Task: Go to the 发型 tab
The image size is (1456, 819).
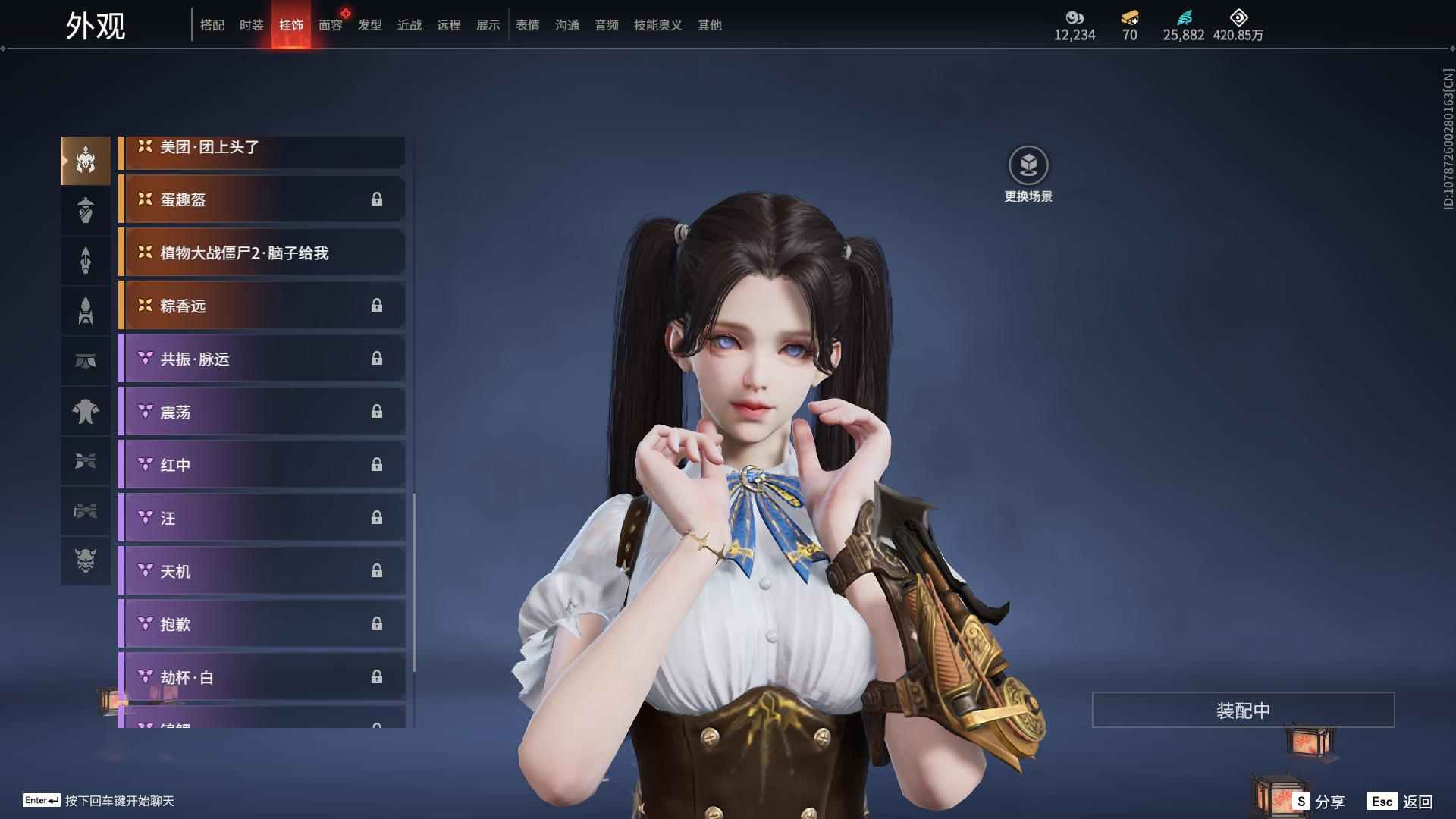Action: [x=370, y=25]
